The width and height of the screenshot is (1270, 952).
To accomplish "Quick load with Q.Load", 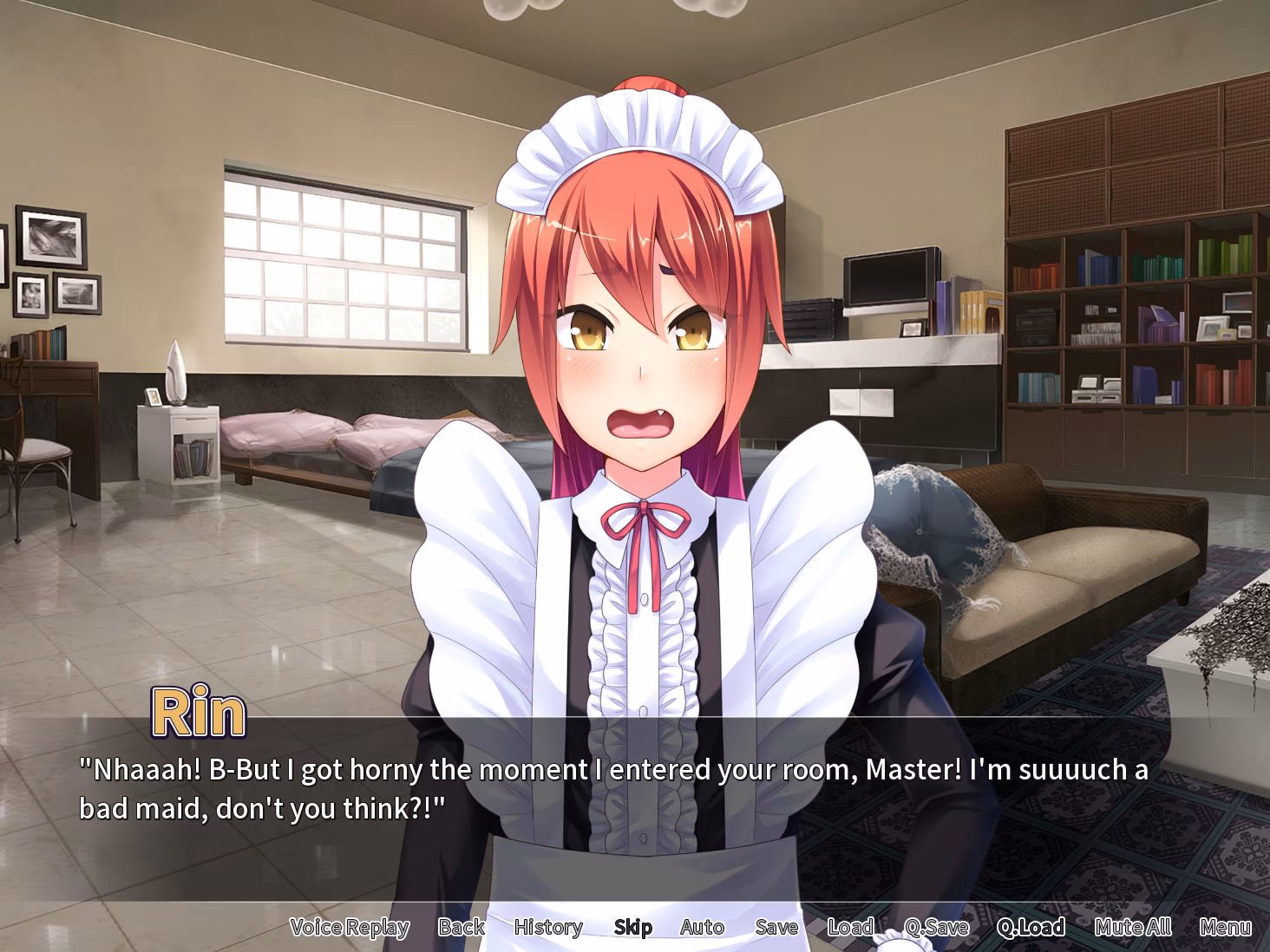I will pos(1030,927).
